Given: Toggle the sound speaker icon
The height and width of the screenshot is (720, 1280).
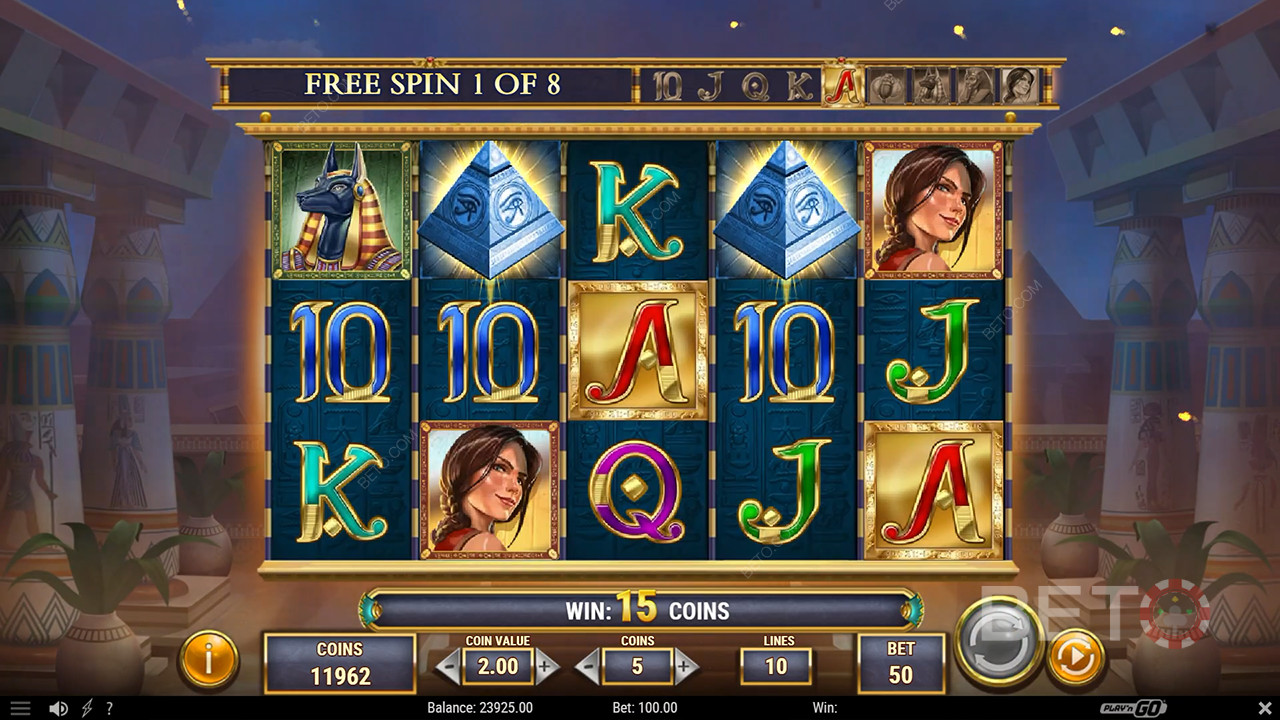Looking at the screenshot, I should point(58,708).
